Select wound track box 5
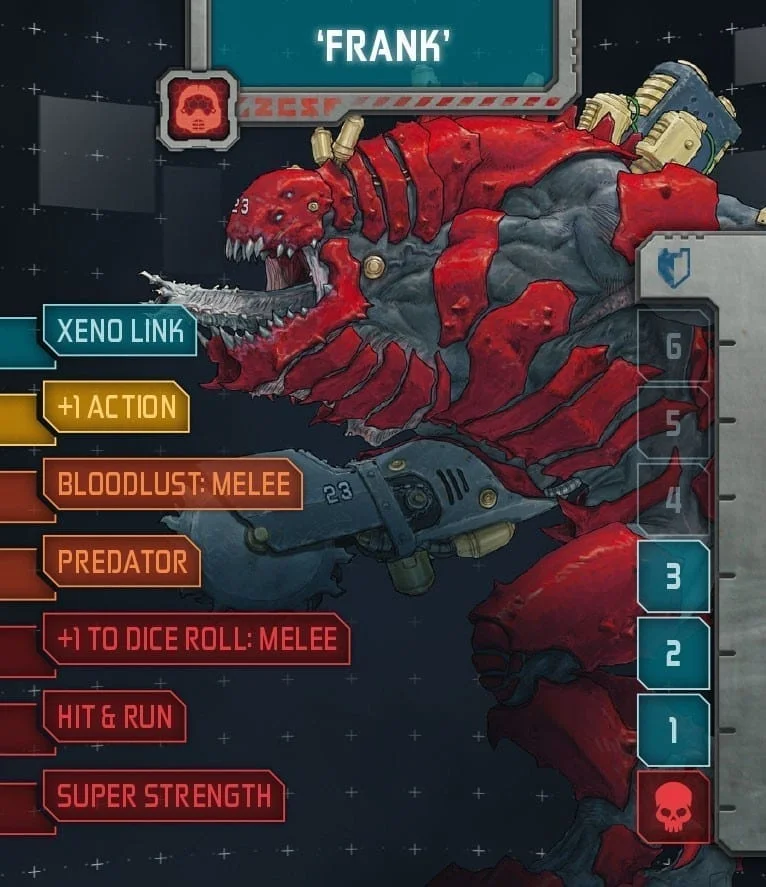Viewport: 766px width, 887px height. (x=673, y=422)
